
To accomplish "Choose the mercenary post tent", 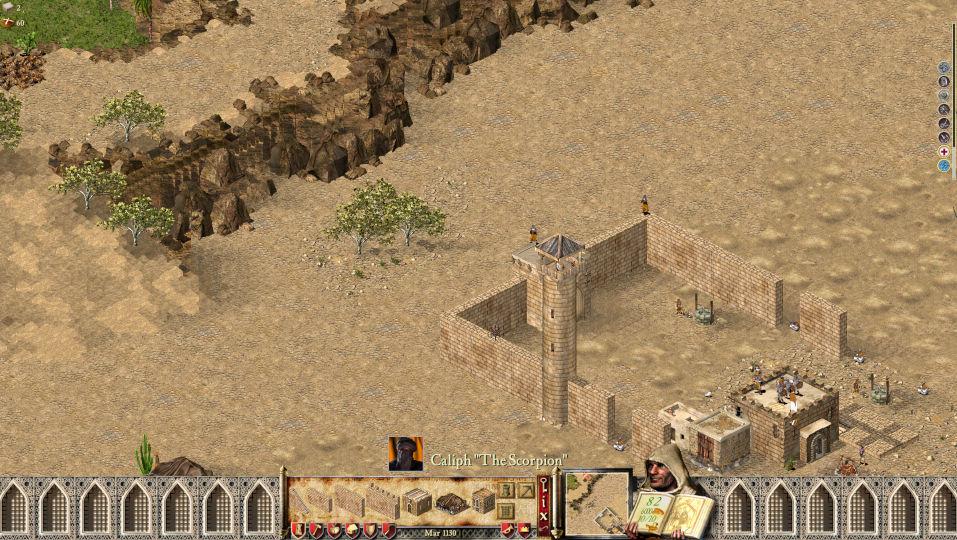I will pyautogui.click(x=450, y=502).
